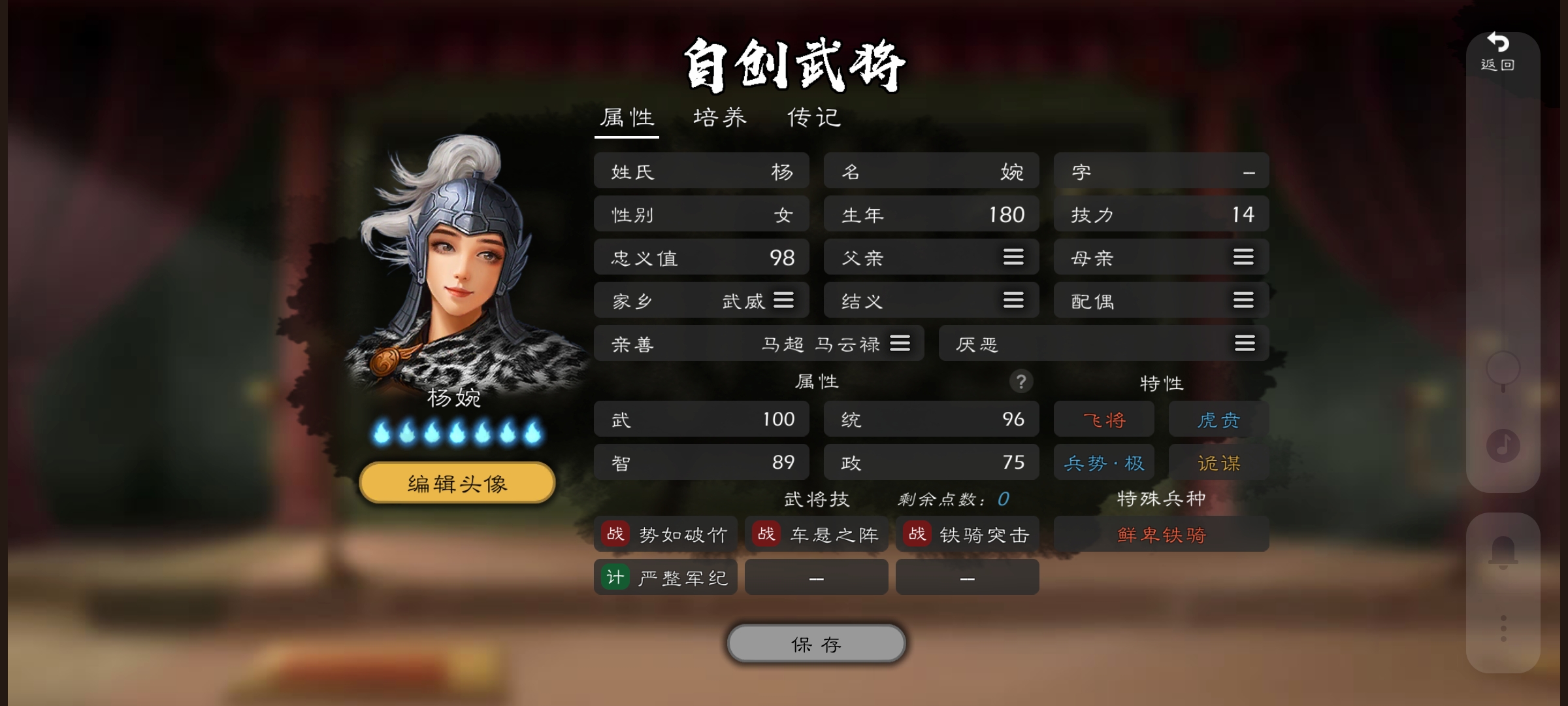Viewport: 1568px width, 706px height.
Task: Click the help question mark beside 属性
Action: coord(1022,382)
